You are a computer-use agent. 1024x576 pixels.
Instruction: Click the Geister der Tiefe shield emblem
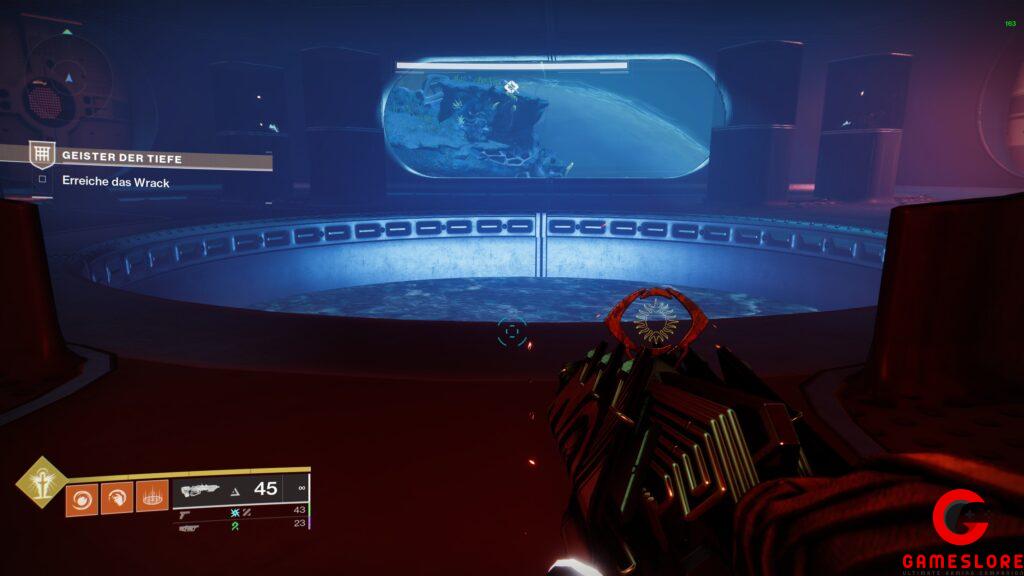[42, 154]
